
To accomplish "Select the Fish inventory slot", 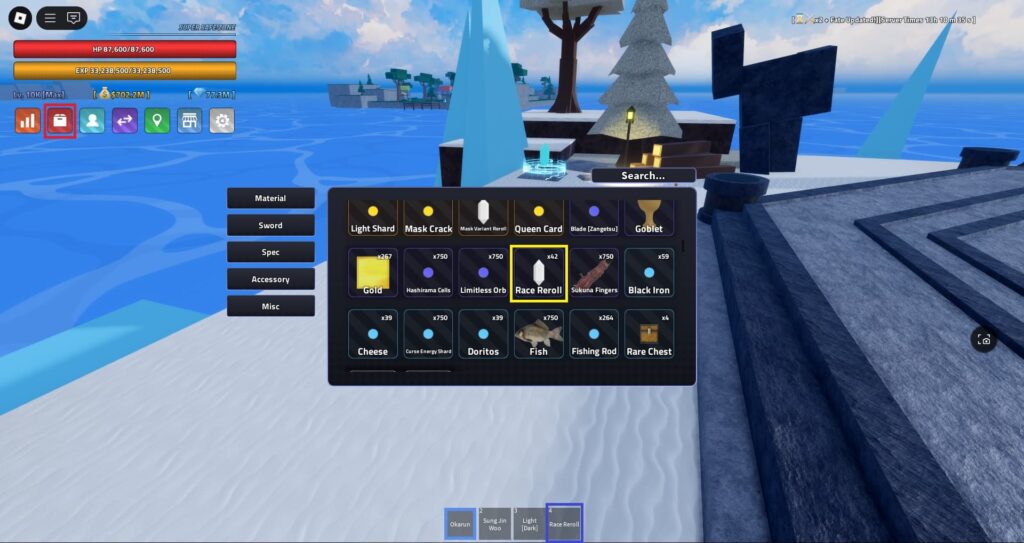I will [538, 334].
